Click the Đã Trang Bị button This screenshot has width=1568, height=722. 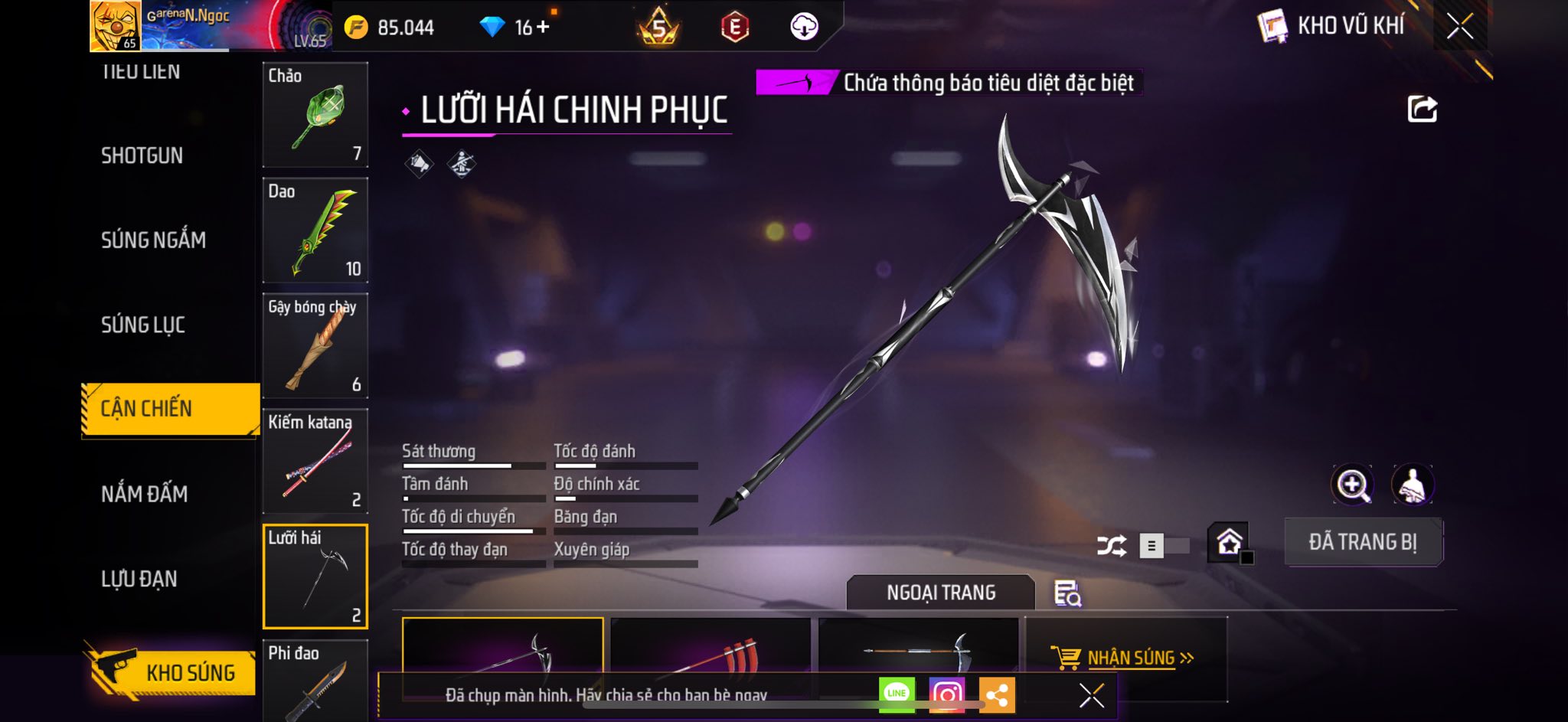(x=1363, y=542)
